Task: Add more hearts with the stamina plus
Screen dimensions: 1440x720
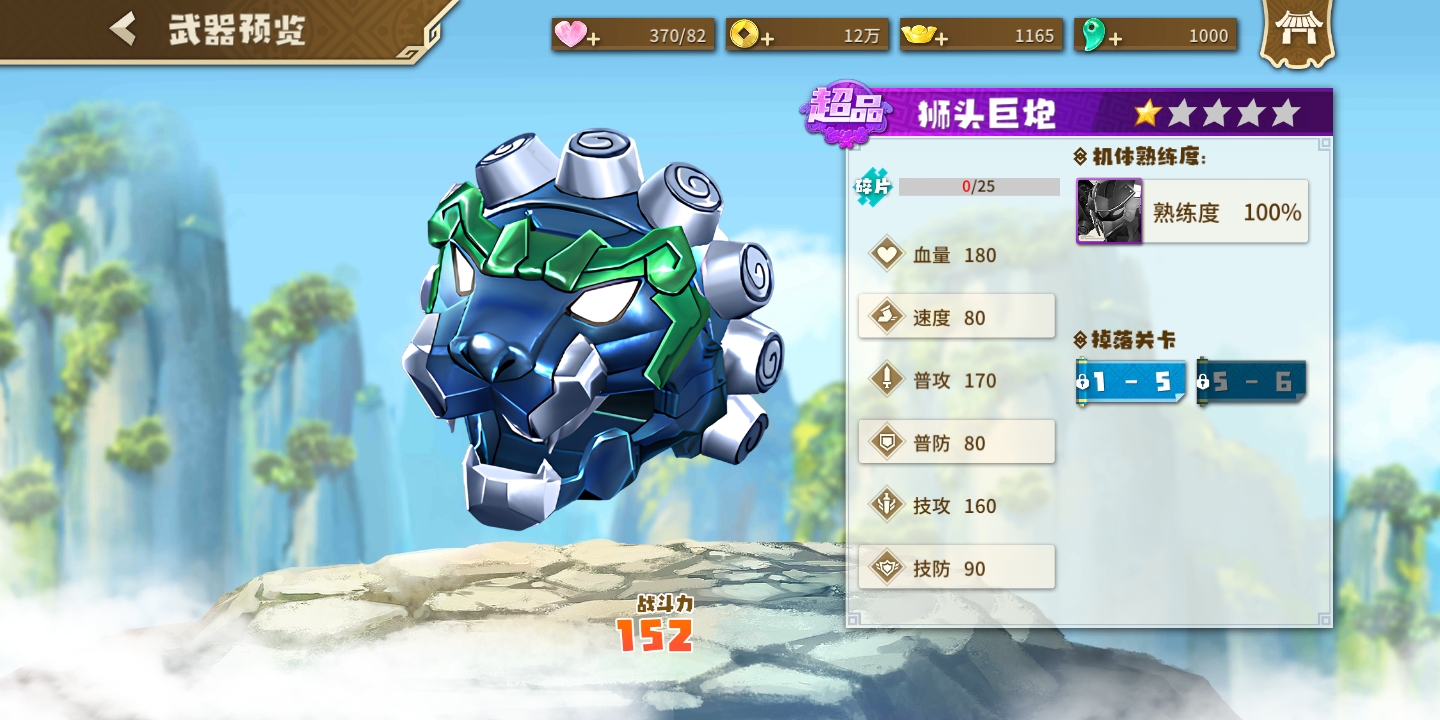Action: click(593, 38)
